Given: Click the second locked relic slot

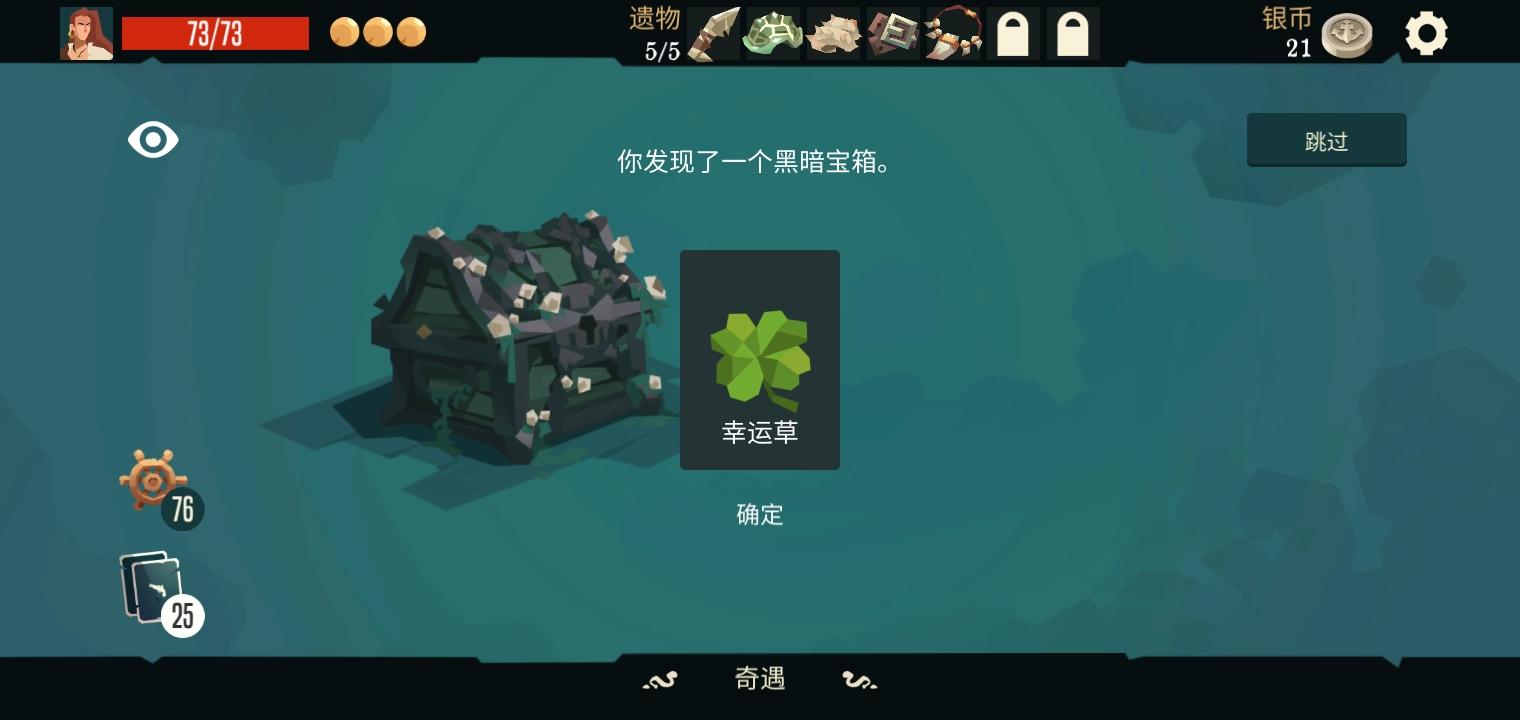Looking at the screenshot, I should tap(1073, 32).
